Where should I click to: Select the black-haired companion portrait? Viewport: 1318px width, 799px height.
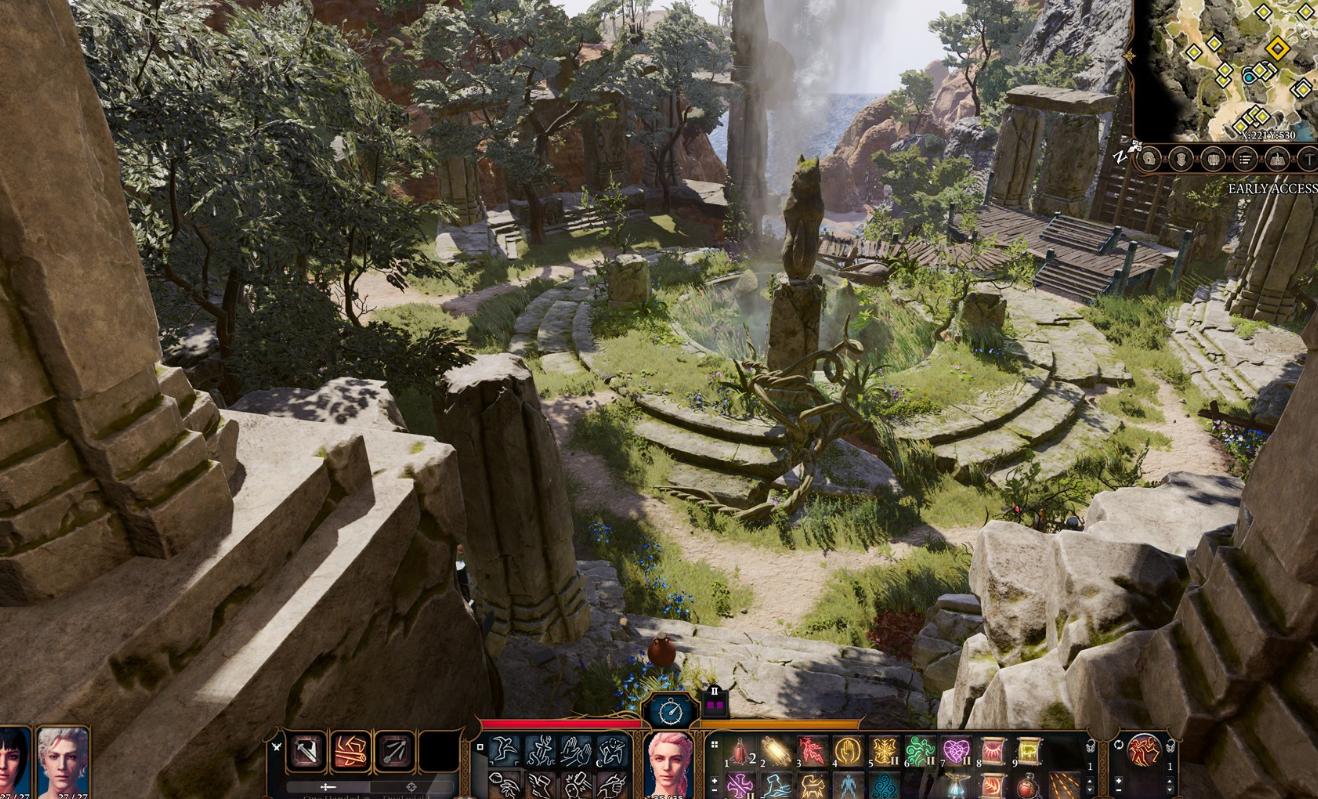[14, 762]
